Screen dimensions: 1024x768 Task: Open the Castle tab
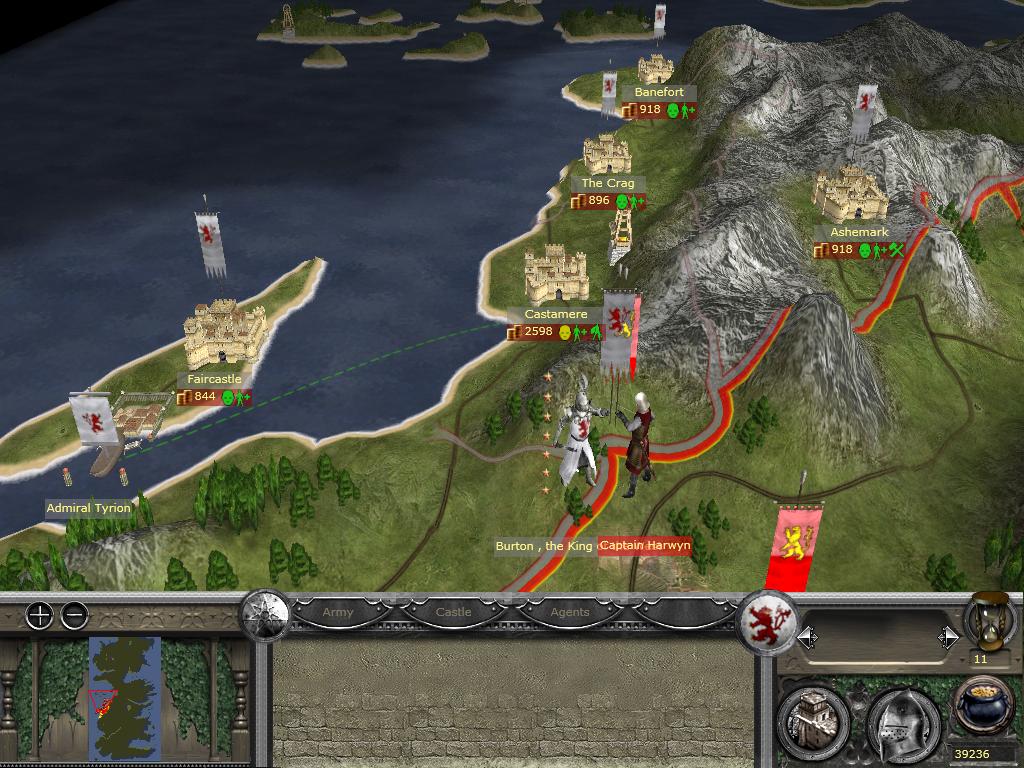pyautogui.click(x=453, y=612)
